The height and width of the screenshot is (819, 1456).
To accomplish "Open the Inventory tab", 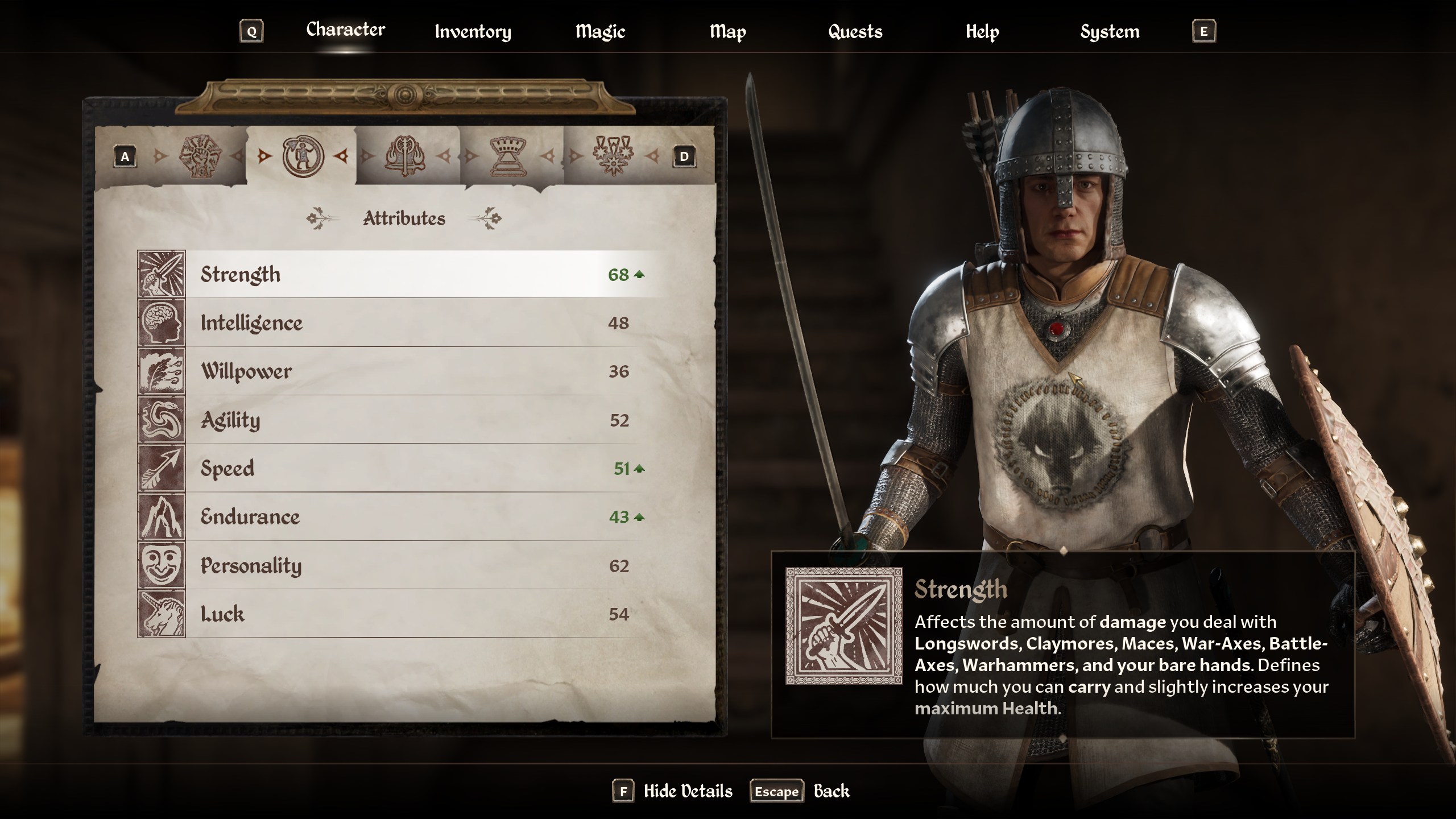I will [x=473, y=32].
